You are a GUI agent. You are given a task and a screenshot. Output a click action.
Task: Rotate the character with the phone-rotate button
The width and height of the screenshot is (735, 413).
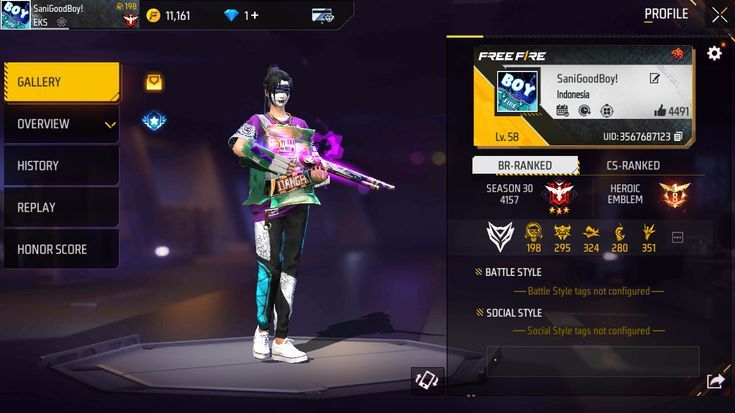[x=427, y=380]
